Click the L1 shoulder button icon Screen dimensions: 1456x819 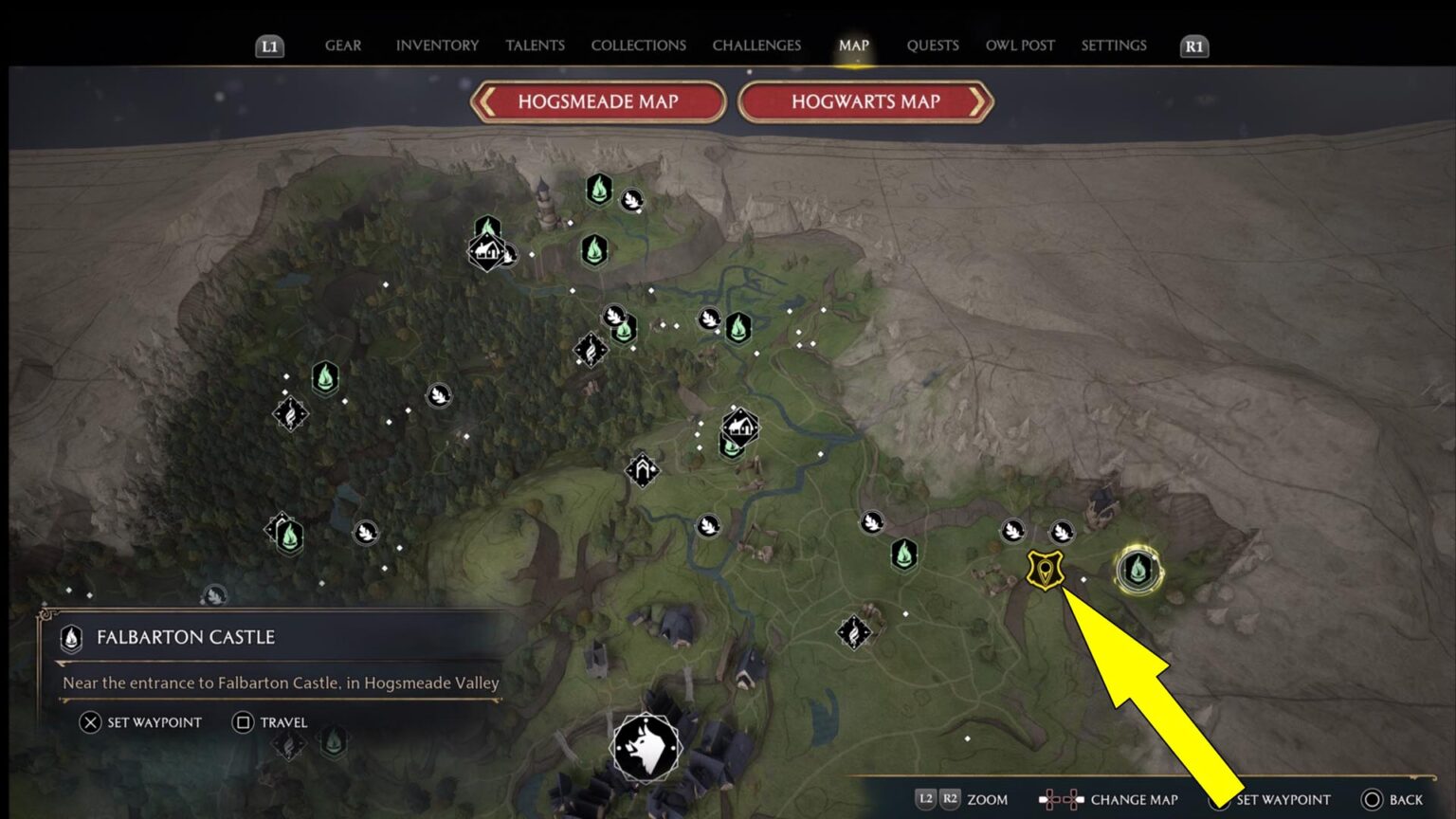click(268, 45)
